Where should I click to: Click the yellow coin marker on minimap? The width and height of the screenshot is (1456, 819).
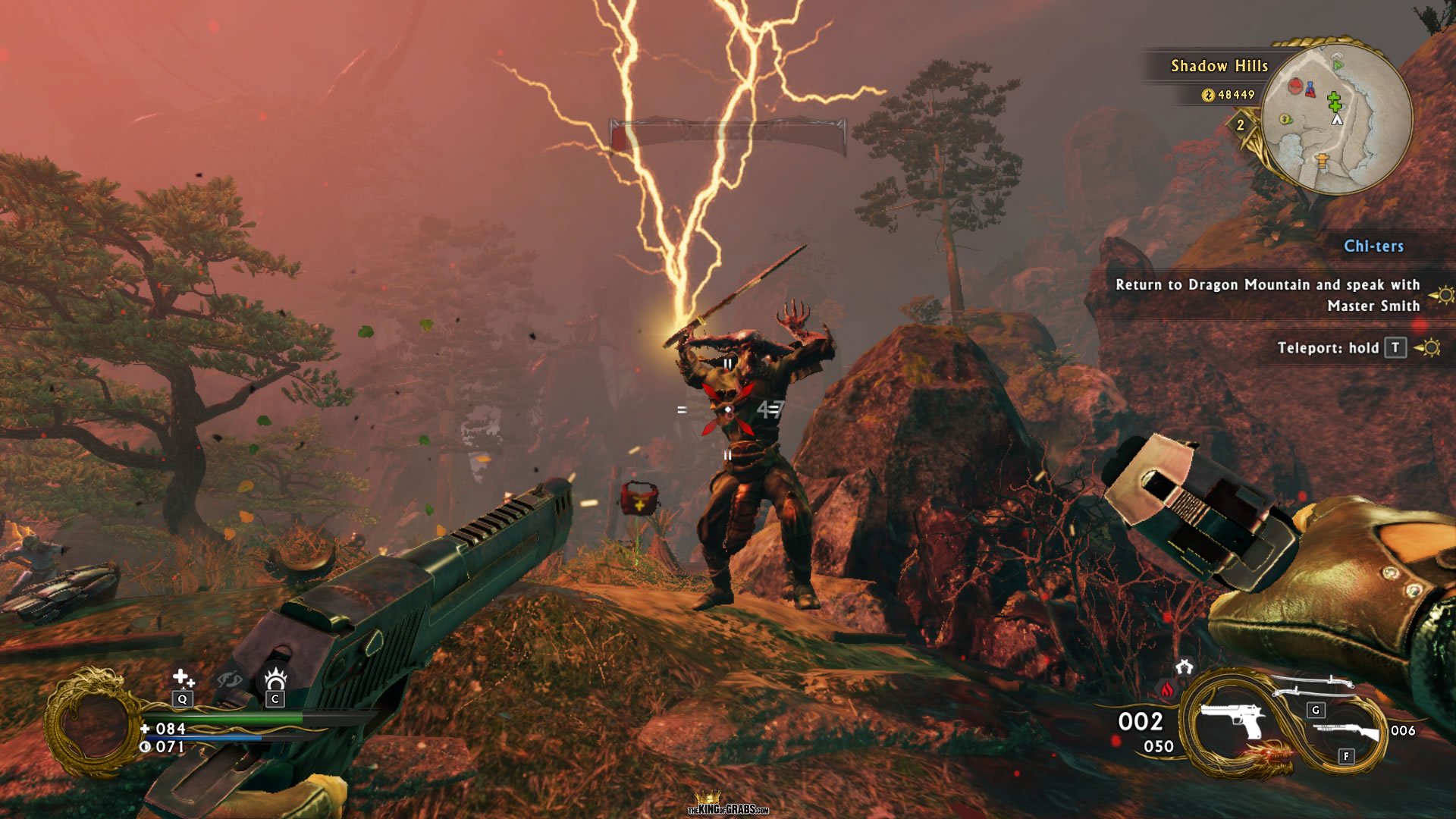[1285, 119]
